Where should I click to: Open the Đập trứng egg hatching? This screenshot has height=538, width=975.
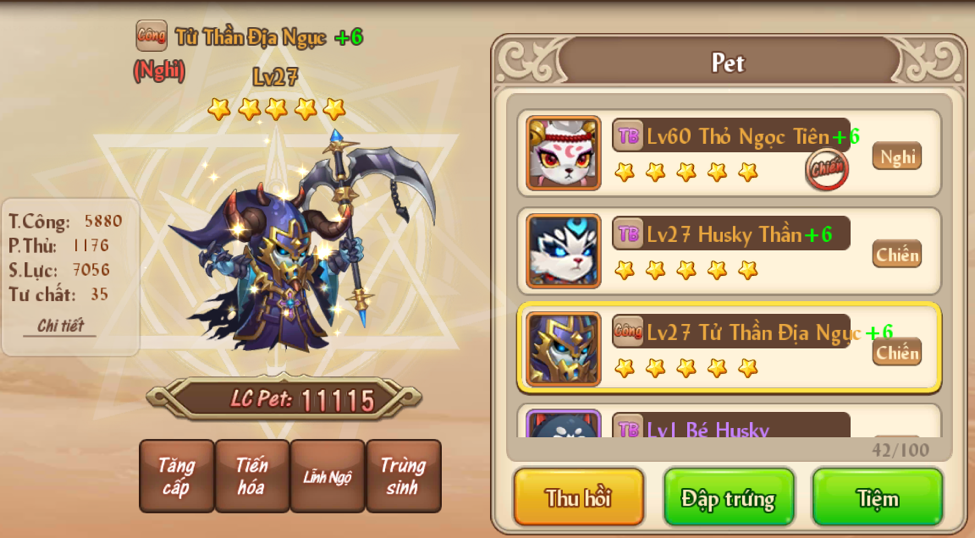tap(728, 497)
